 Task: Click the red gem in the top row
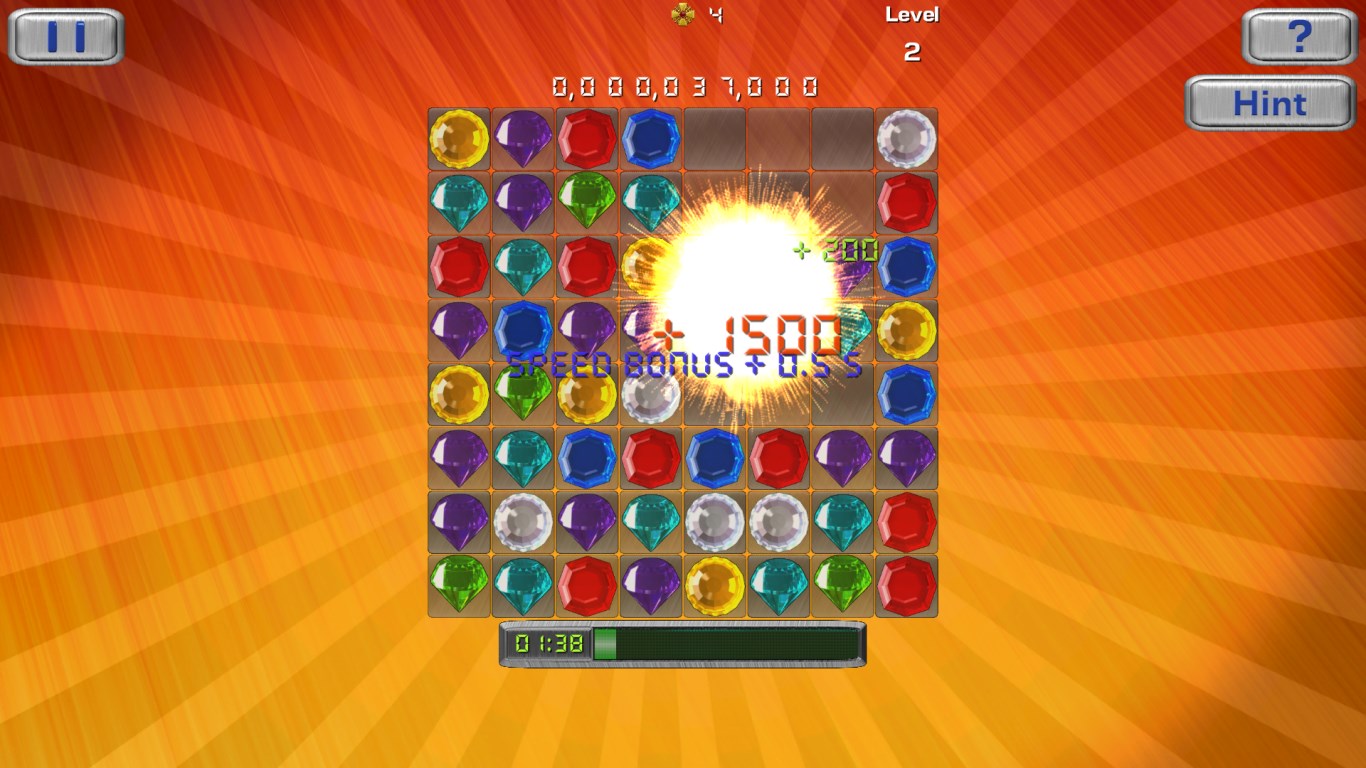[x=587, y=138]
